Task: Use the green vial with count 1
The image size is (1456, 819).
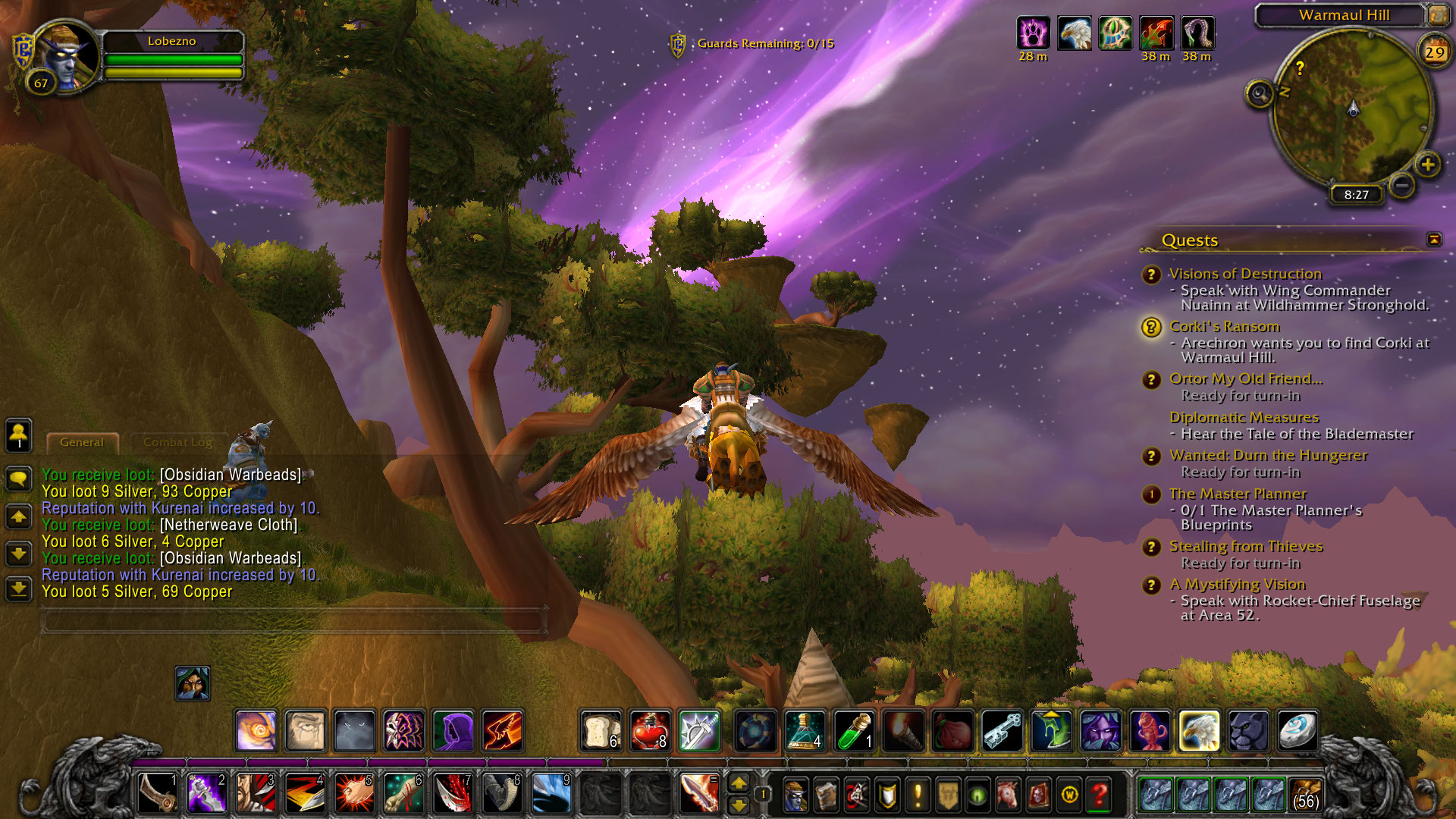Action: tap(855, 731)
